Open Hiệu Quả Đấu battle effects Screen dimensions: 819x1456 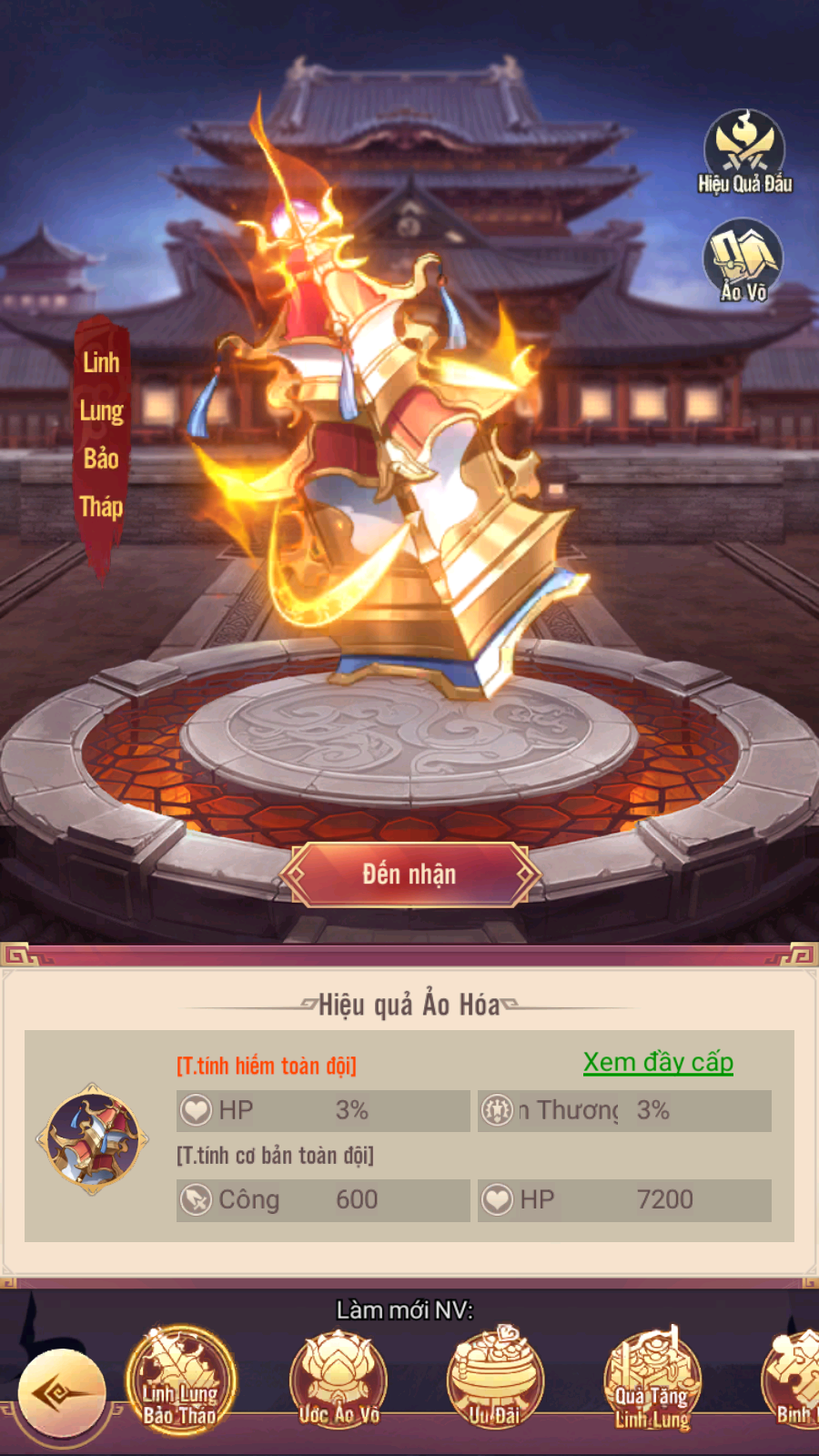pyautogui.click(x=744, y=152)
